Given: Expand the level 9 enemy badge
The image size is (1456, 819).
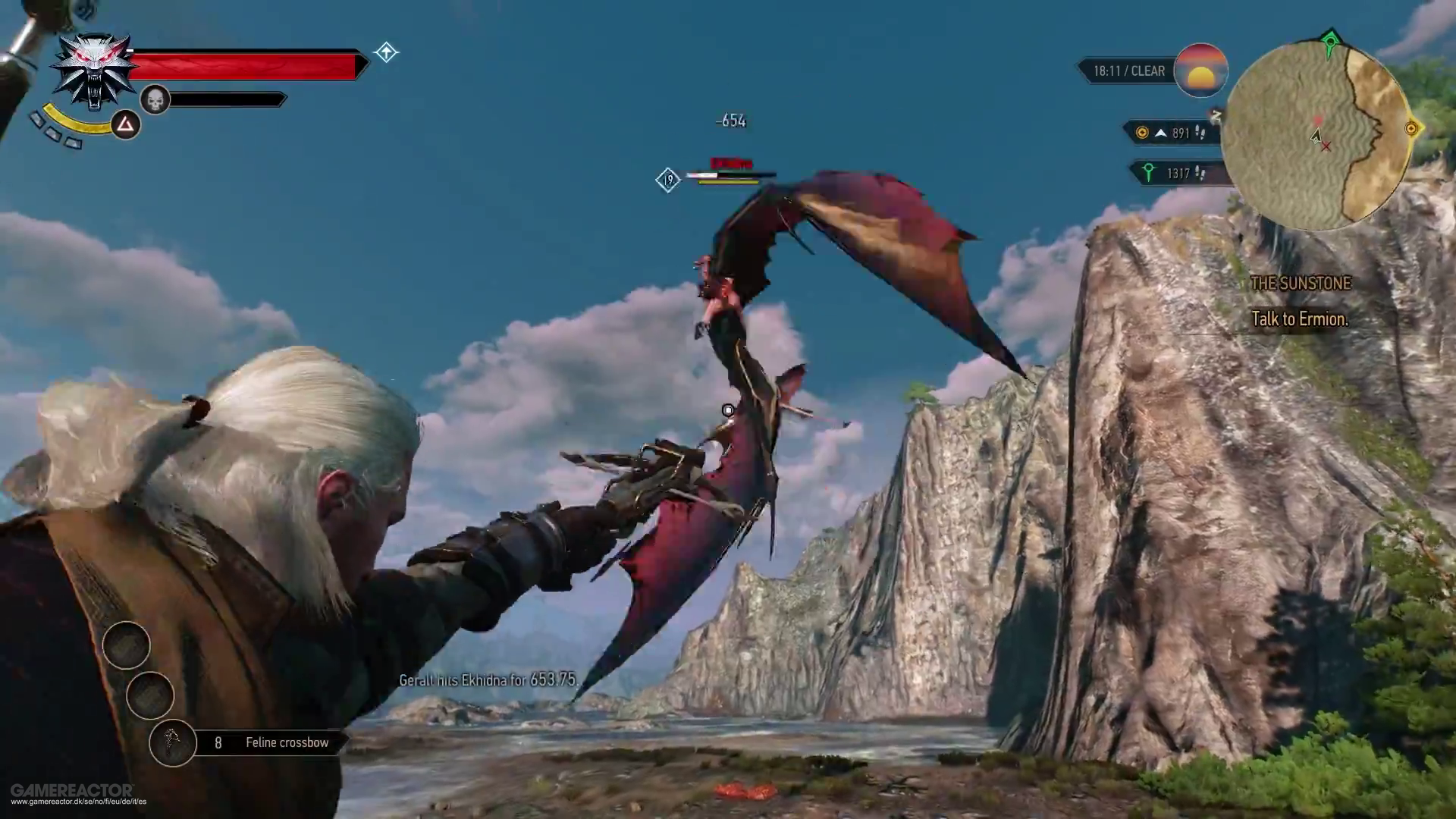Looking at the screenshot, I should (668, 180).
